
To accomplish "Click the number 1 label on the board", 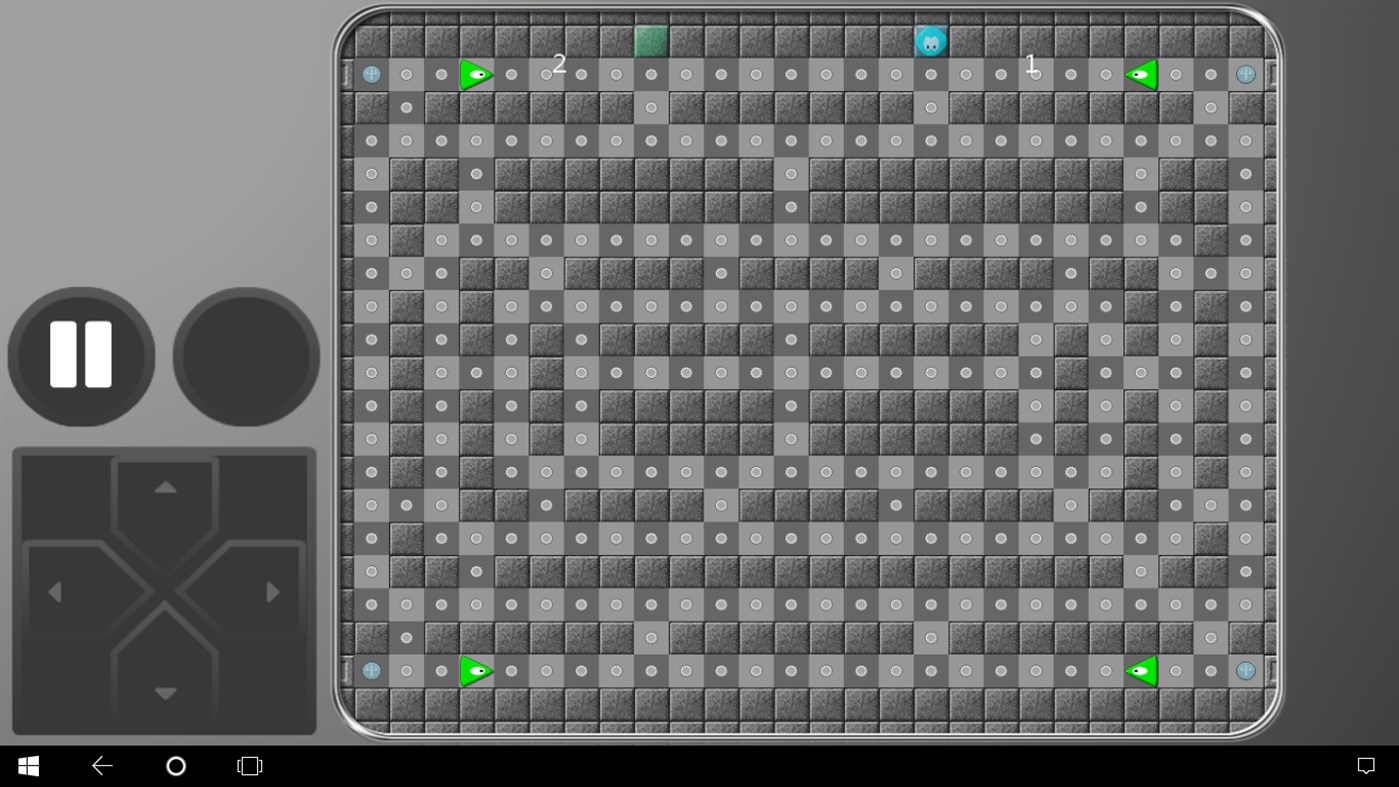I will (1032, 66).
